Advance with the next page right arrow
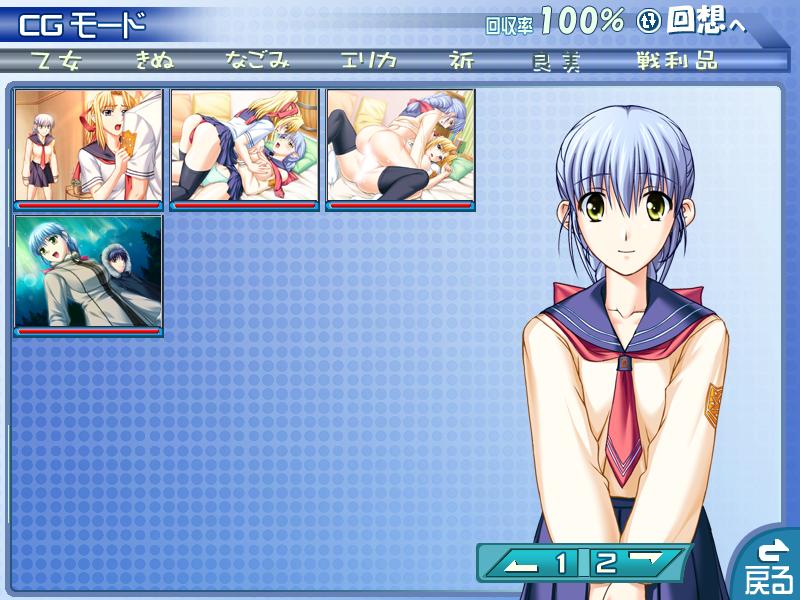 pyautogui.click(x=651, y=563)
